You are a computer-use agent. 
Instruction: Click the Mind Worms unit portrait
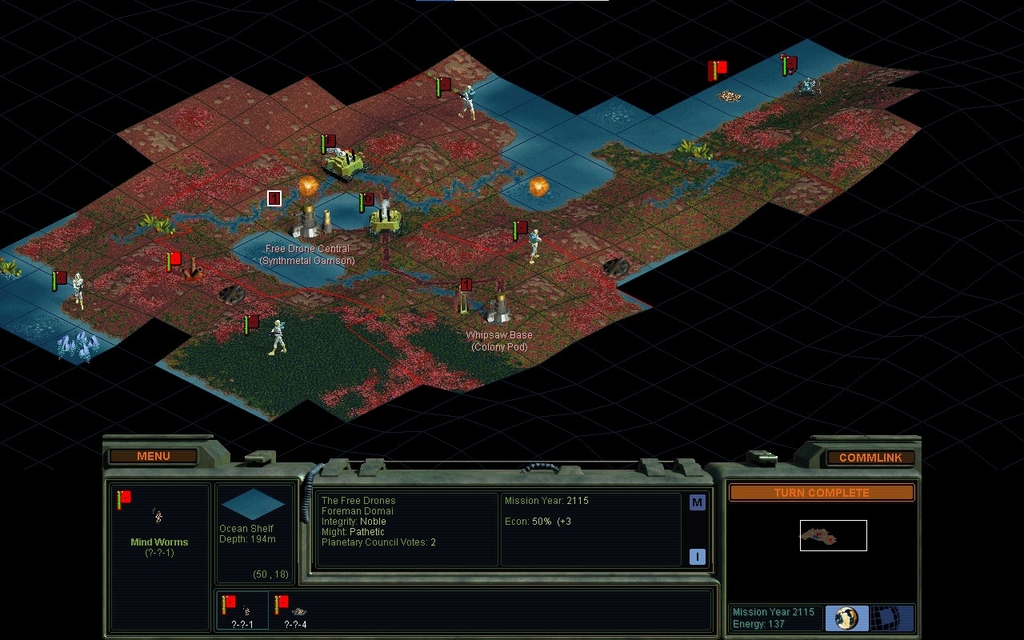point(158,516)
